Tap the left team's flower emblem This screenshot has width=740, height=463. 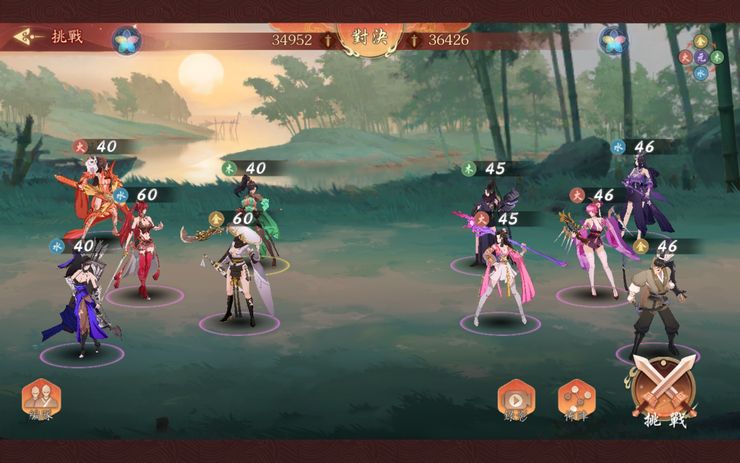click(x=126, y=40)
